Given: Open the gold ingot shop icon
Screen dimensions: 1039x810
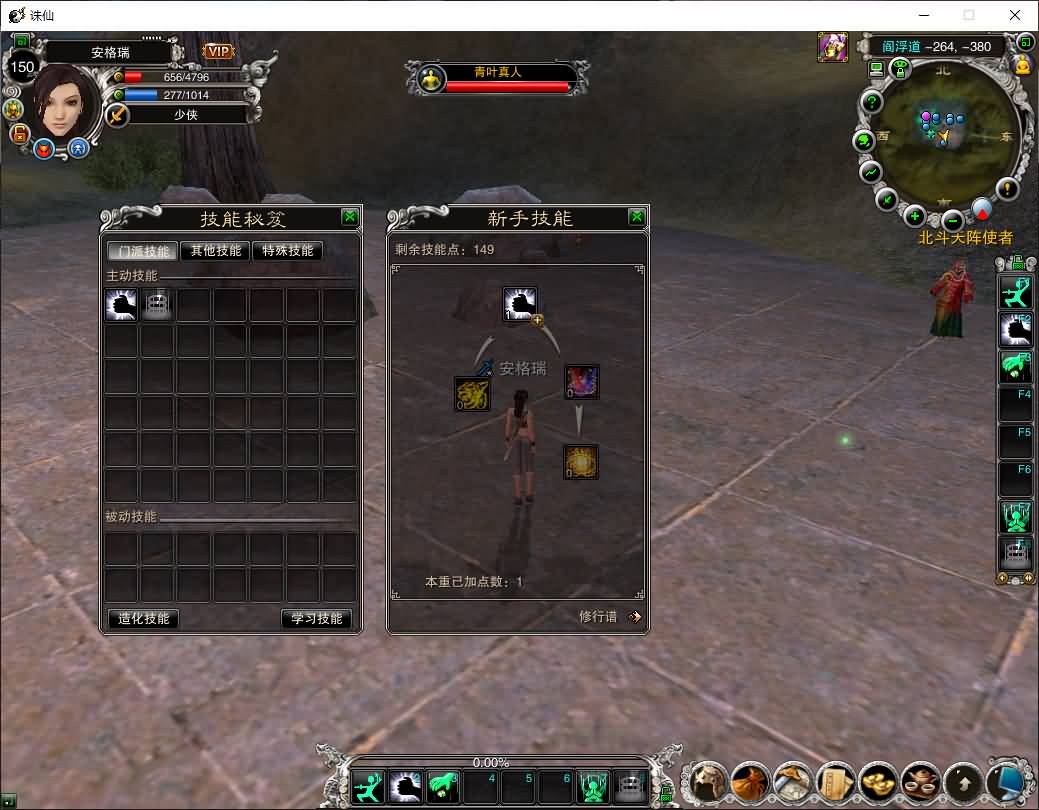Looking at the screenshot, I should tap(879, 780).
